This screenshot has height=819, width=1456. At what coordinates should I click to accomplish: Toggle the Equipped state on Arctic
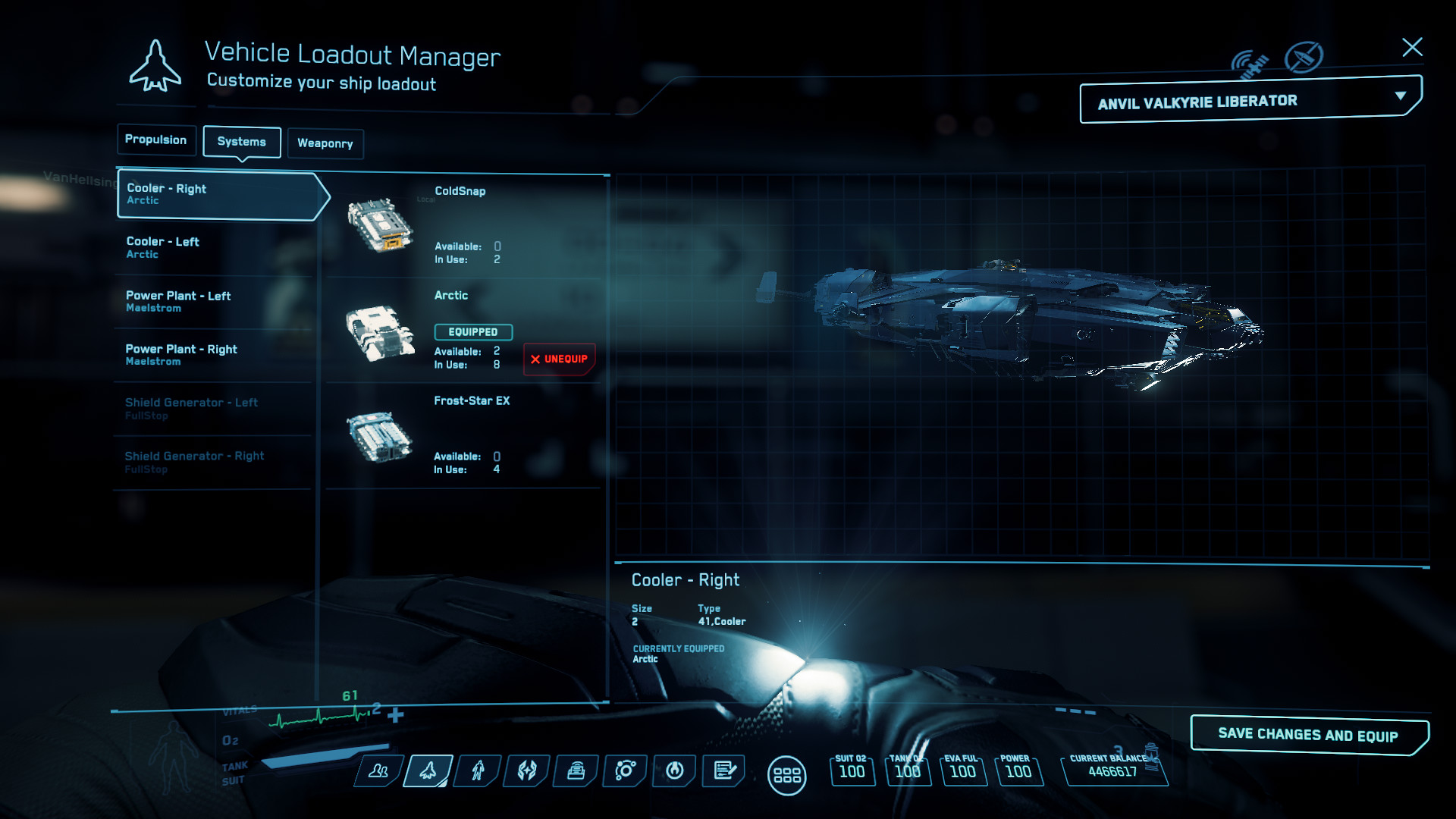(473, 331)
